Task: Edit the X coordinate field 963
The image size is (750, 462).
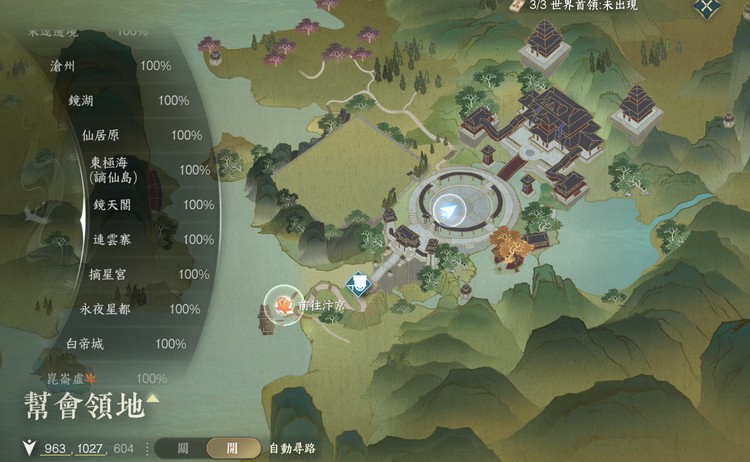Action: point(54,449)
